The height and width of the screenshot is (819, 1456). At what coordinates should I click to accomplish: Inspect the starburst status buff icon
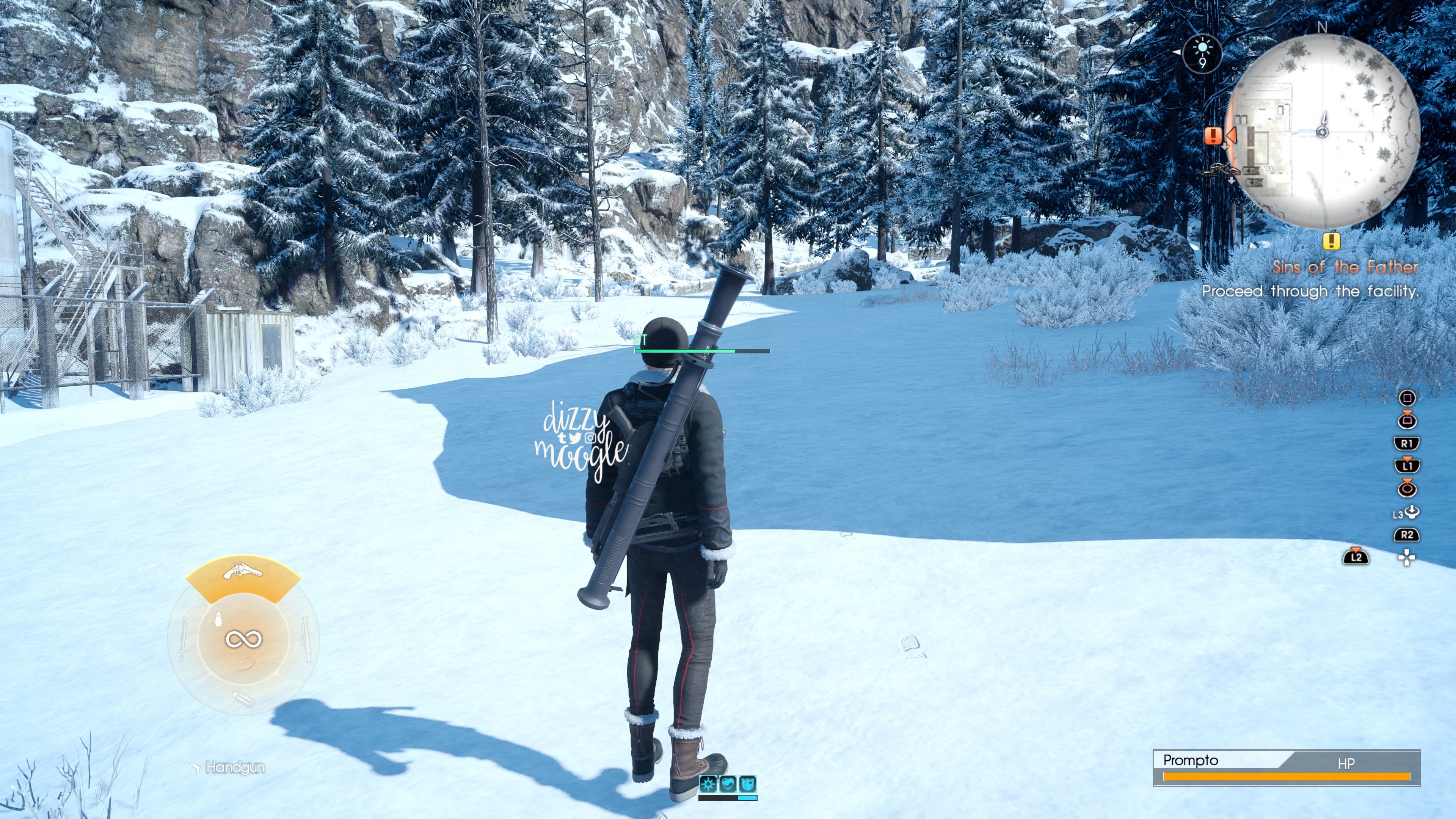point(708,783)
